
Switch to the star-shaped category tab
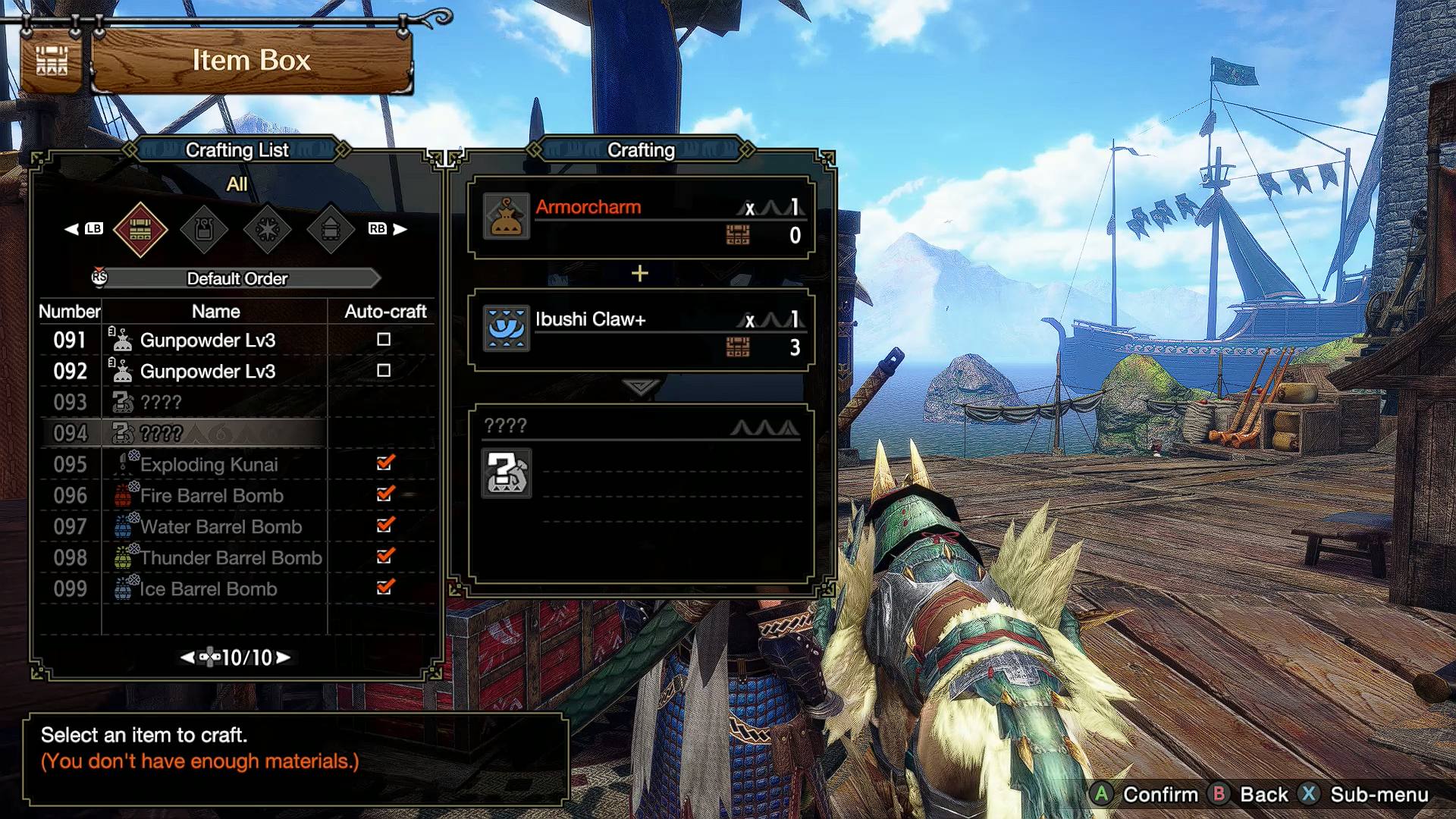pos(268,229)
